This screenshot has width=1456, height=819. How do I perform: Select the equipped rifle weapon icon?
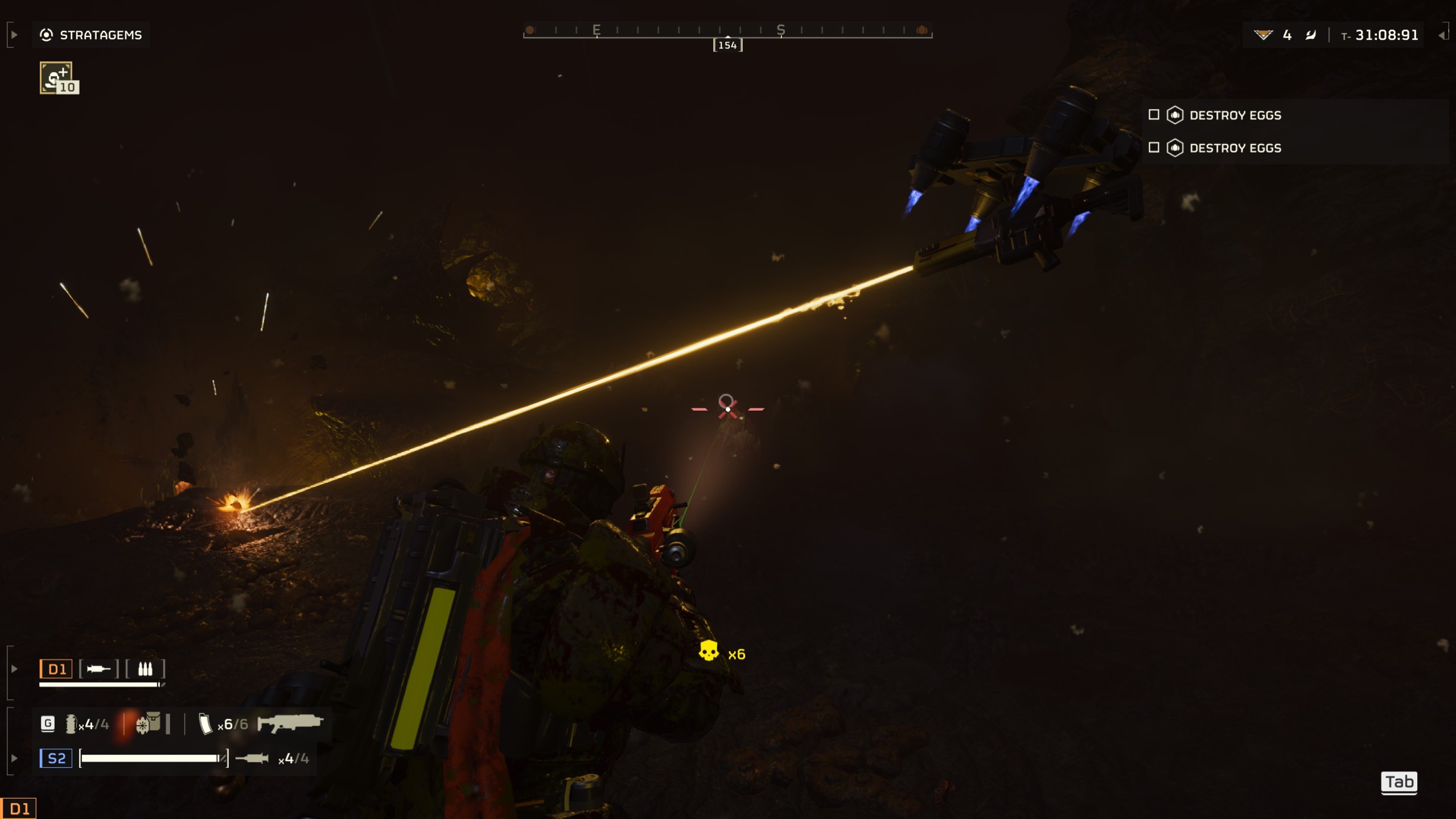click(x=290, y=723)
